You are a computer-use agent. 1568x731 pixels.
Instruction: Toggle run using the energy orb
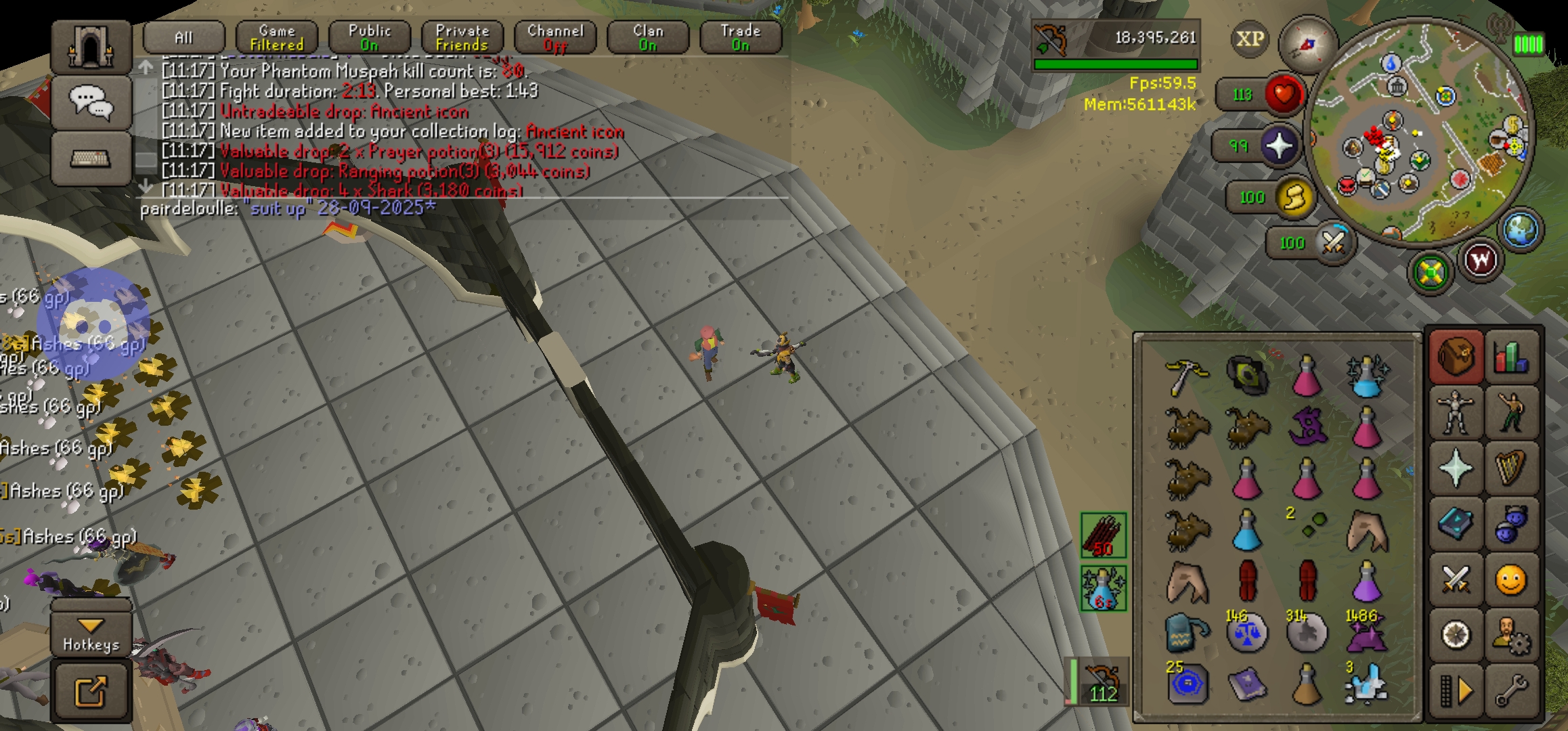click(x=1294, y=198)
